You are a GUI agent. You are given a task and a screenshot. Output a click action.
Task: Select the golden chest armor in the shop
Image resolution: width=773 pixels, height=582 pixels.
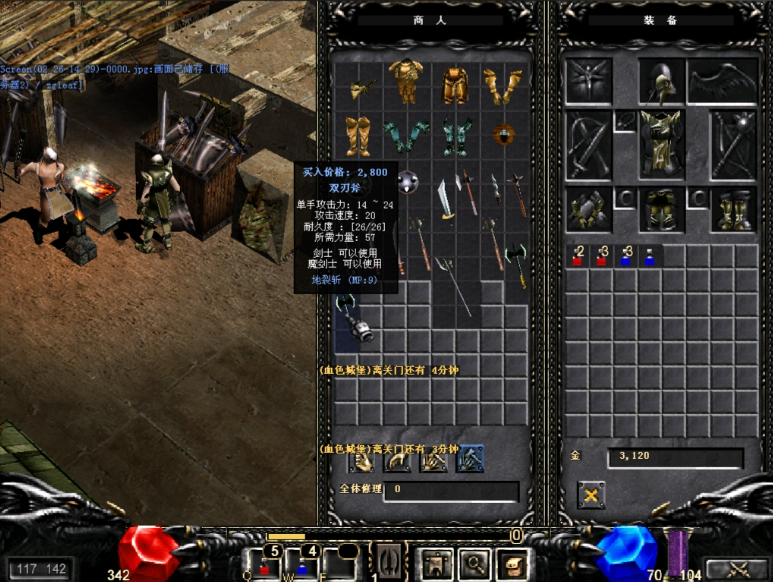tap(406, 80)
